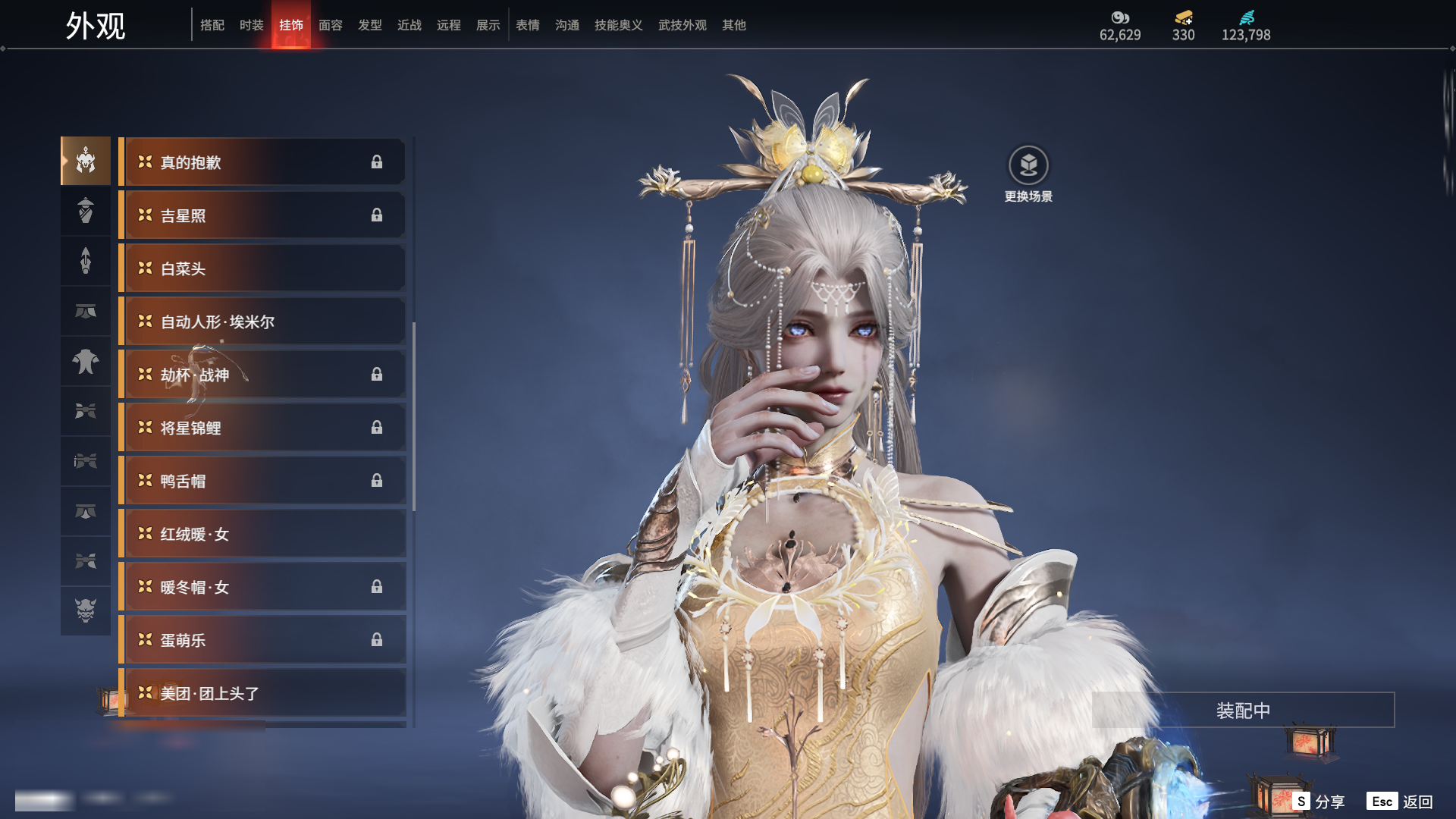Open the 搭配 tab
The image size is (1456, 819).
pyautogui.click(x=212, y=25)
